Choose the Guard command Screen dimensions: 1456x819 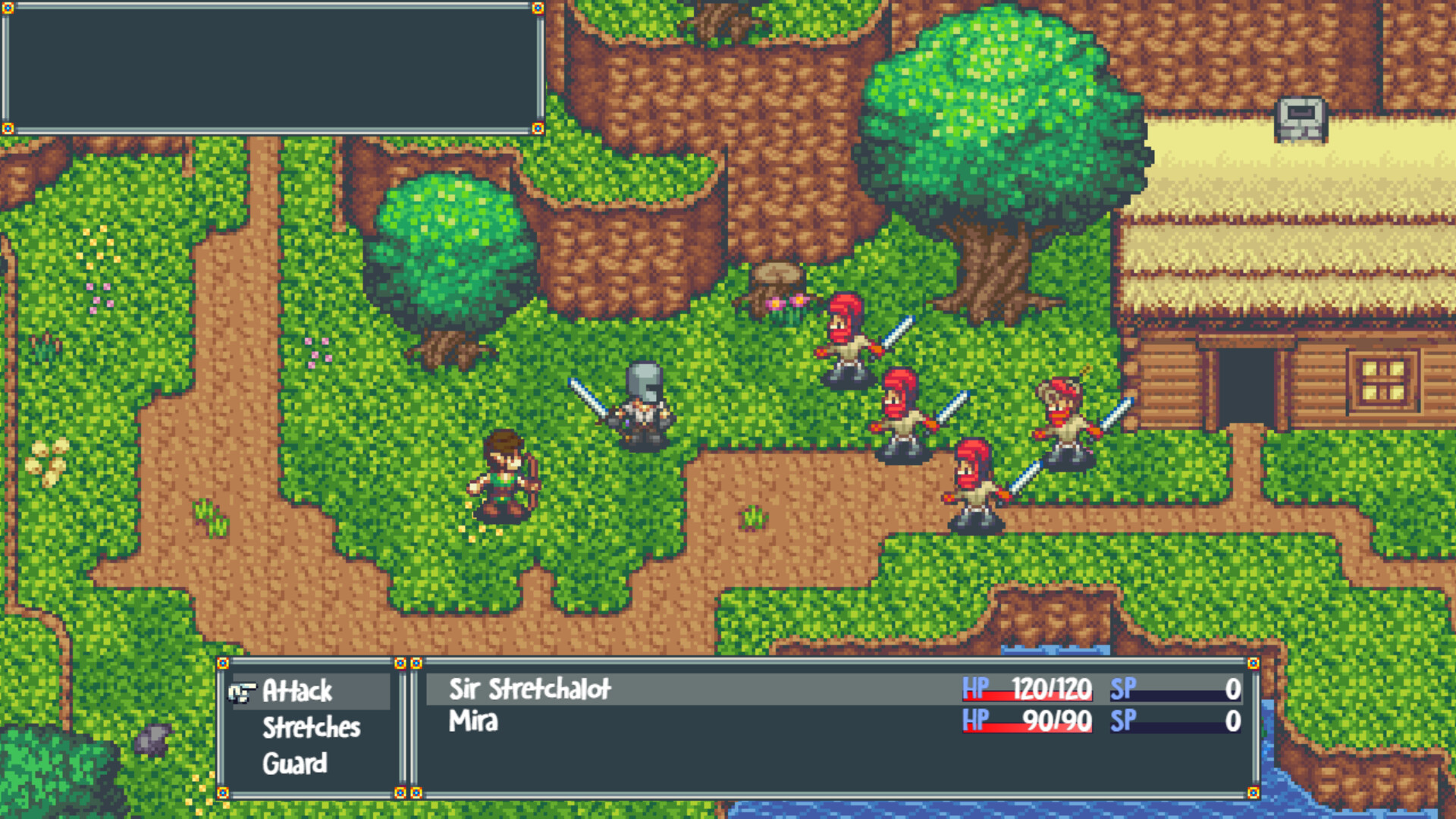[x=294, y=764]
